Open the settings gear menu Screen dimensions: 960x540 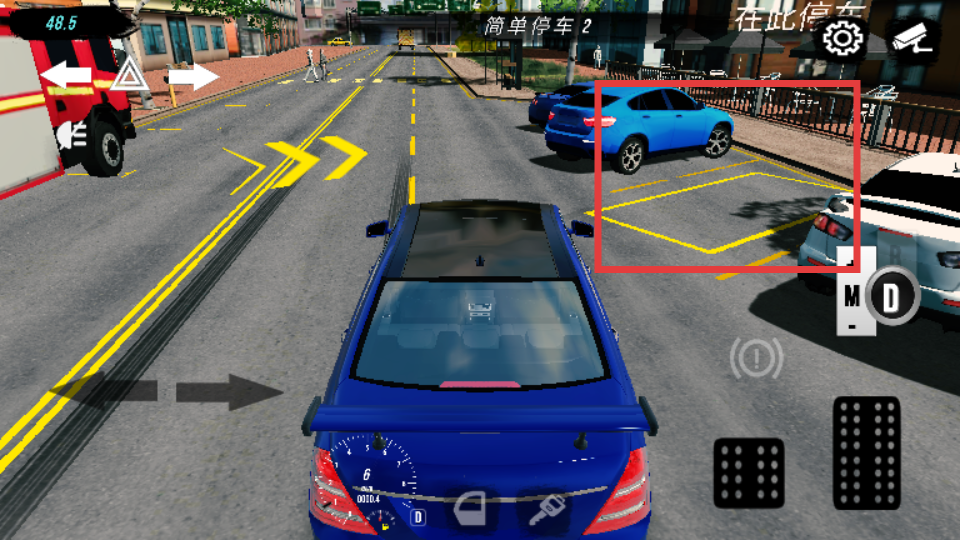click(x=843, y=40)
